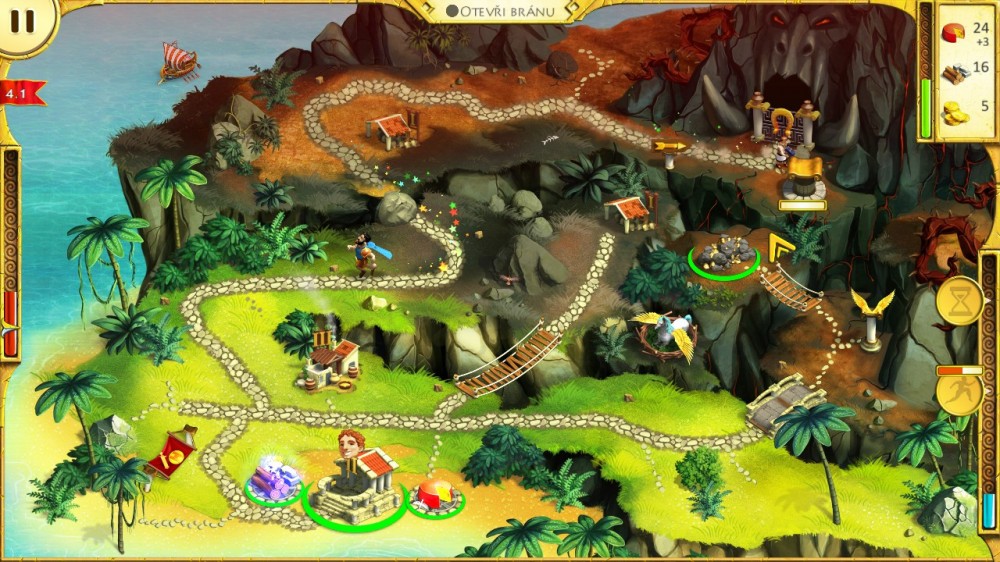Pause the game with the pause button
Screen dimensions: 1000x562
(x=24, y=21)
